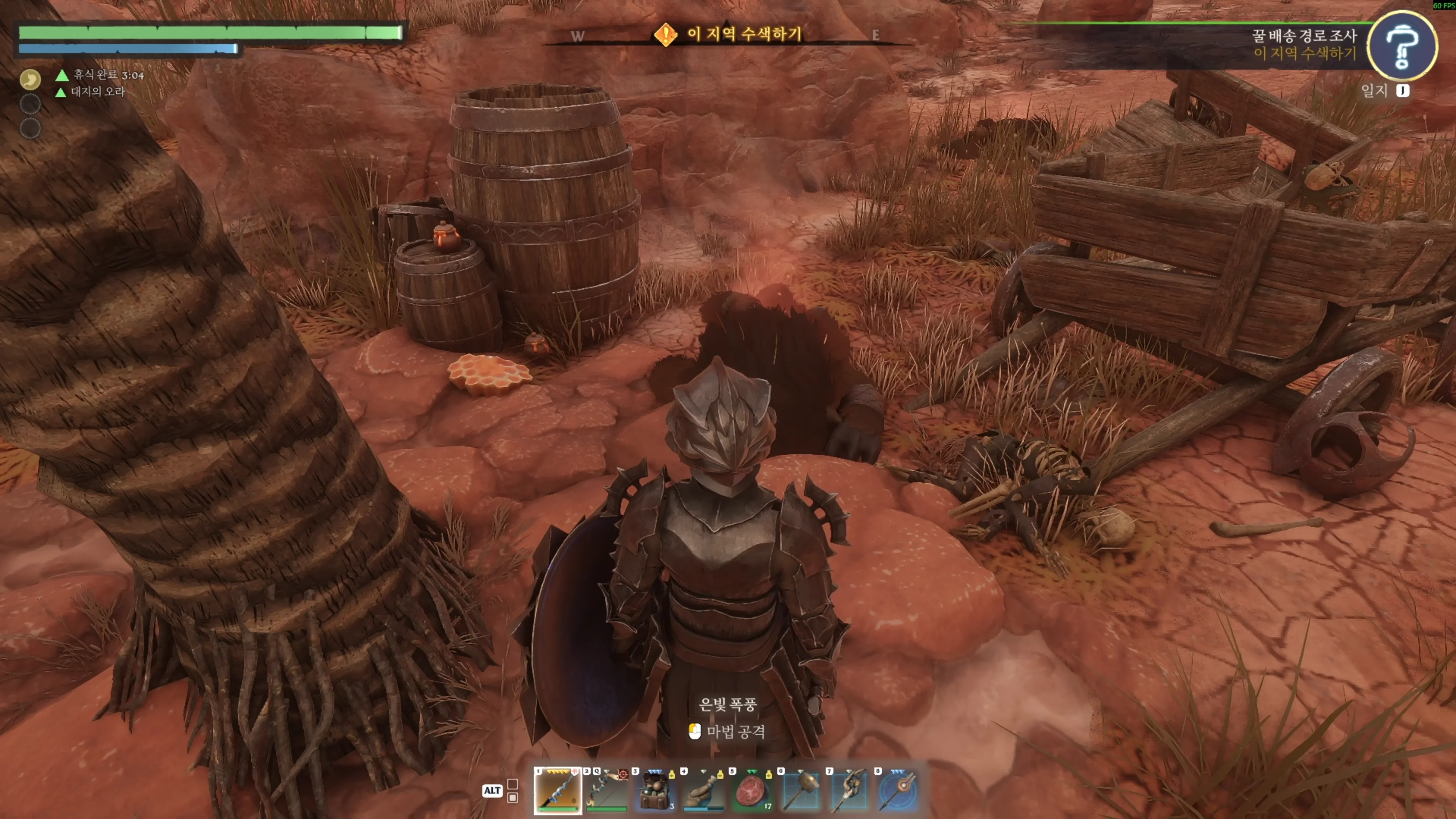Equip the bow in hotbar slot 2
The width and height of the screenshot is (1456, 819).
point(606,789)
